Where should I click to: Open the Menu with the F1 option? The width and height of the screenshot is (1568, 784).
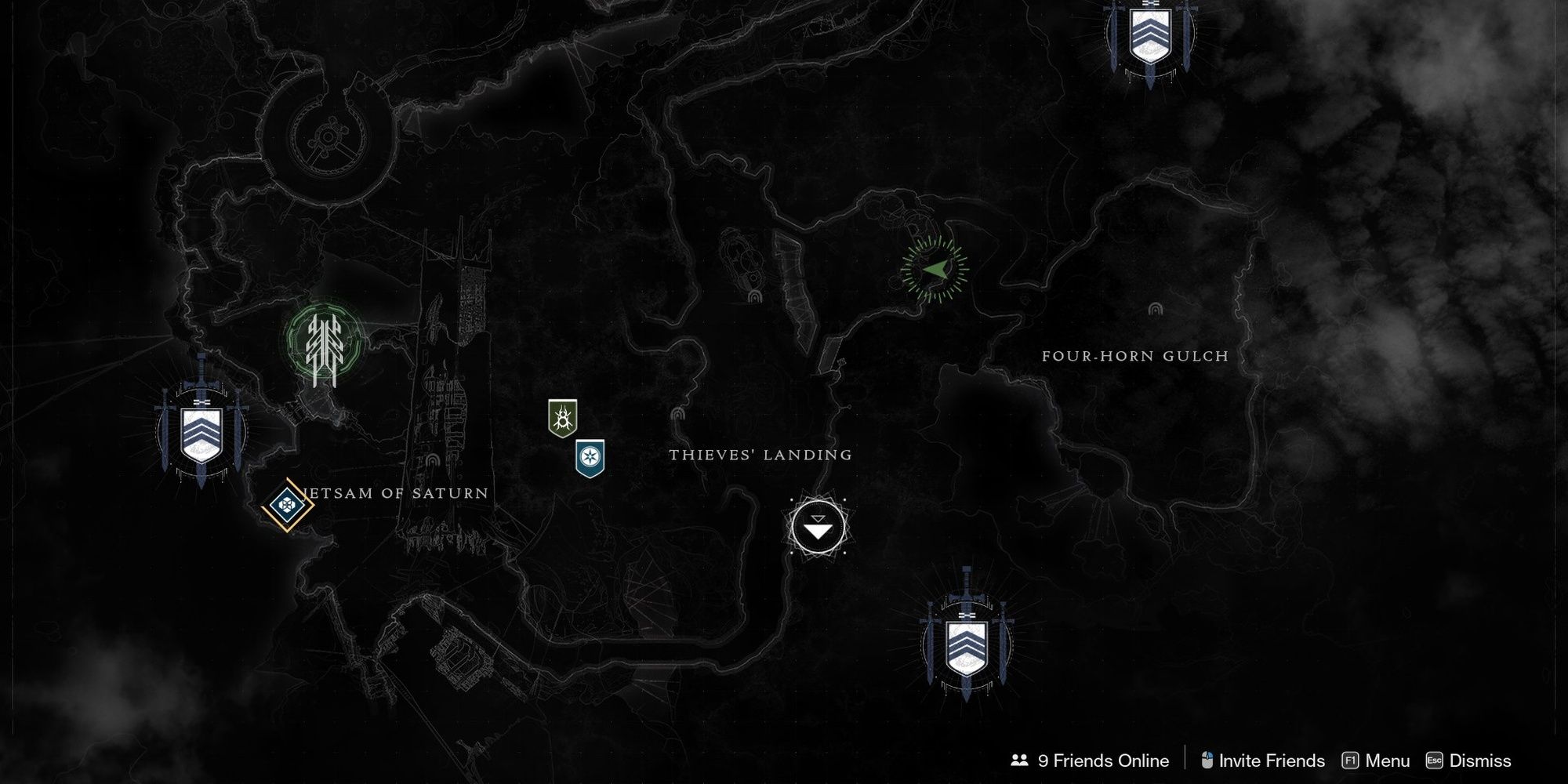(1388, 760)
